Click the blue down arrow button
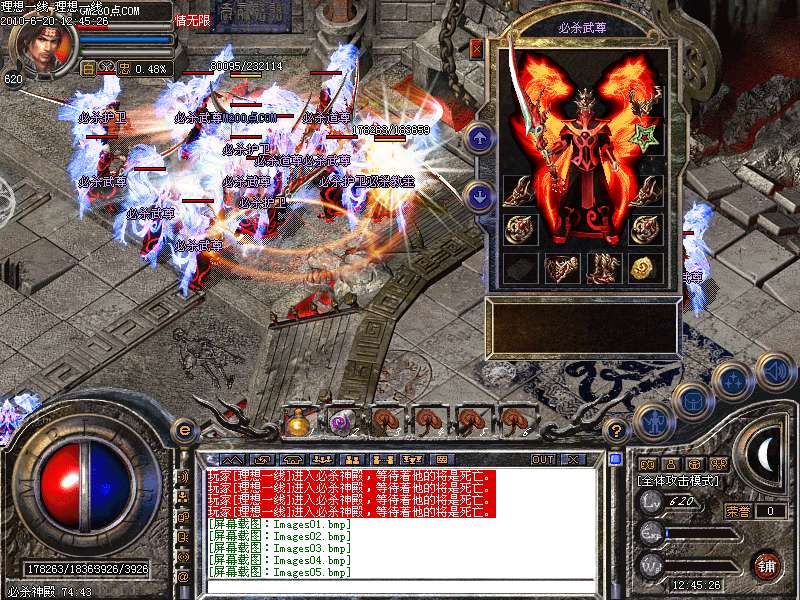 click(x=481, y=196)
